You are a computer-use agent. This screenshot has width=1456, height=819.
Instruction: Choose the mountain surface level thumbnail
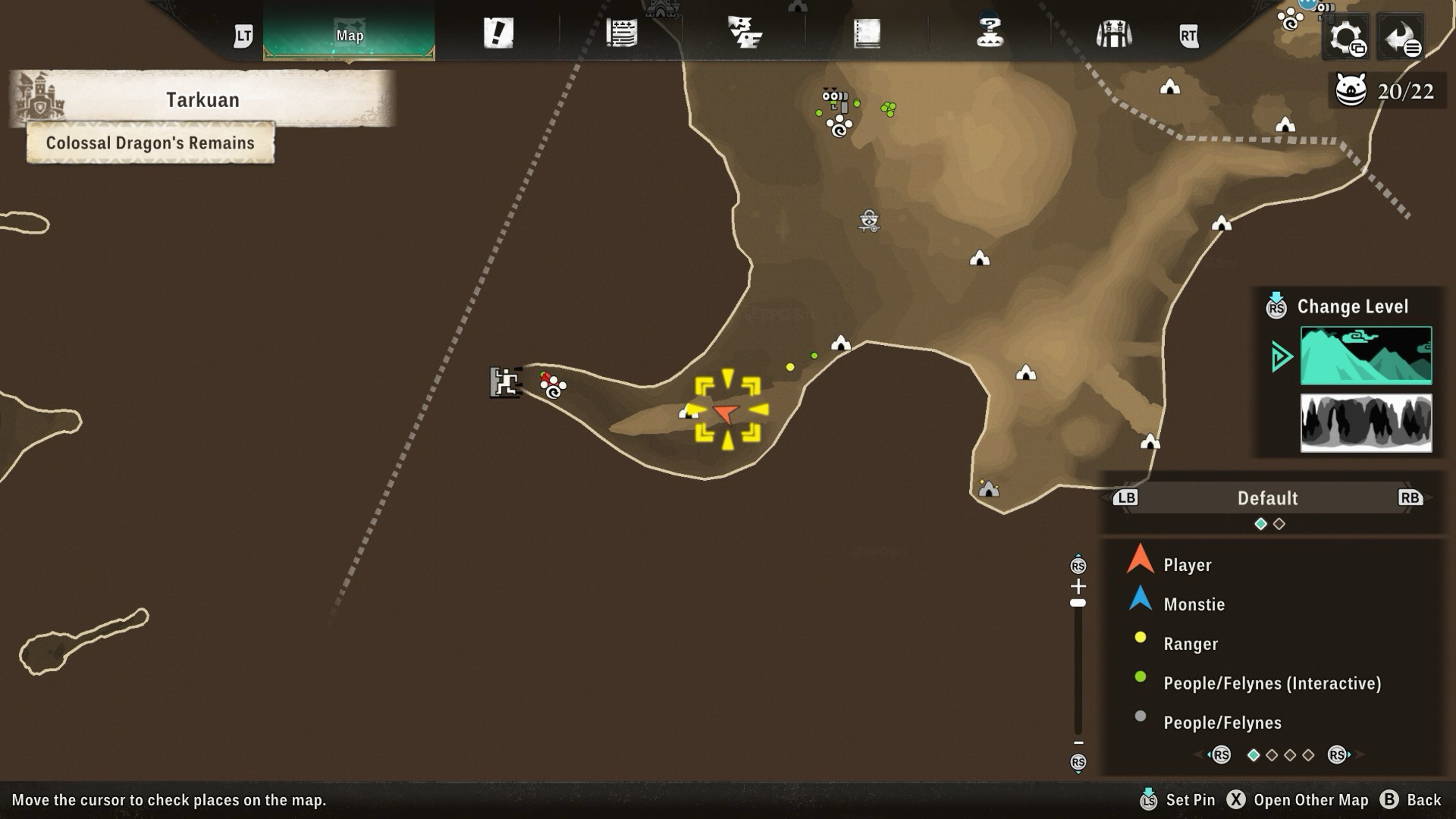1366,355
